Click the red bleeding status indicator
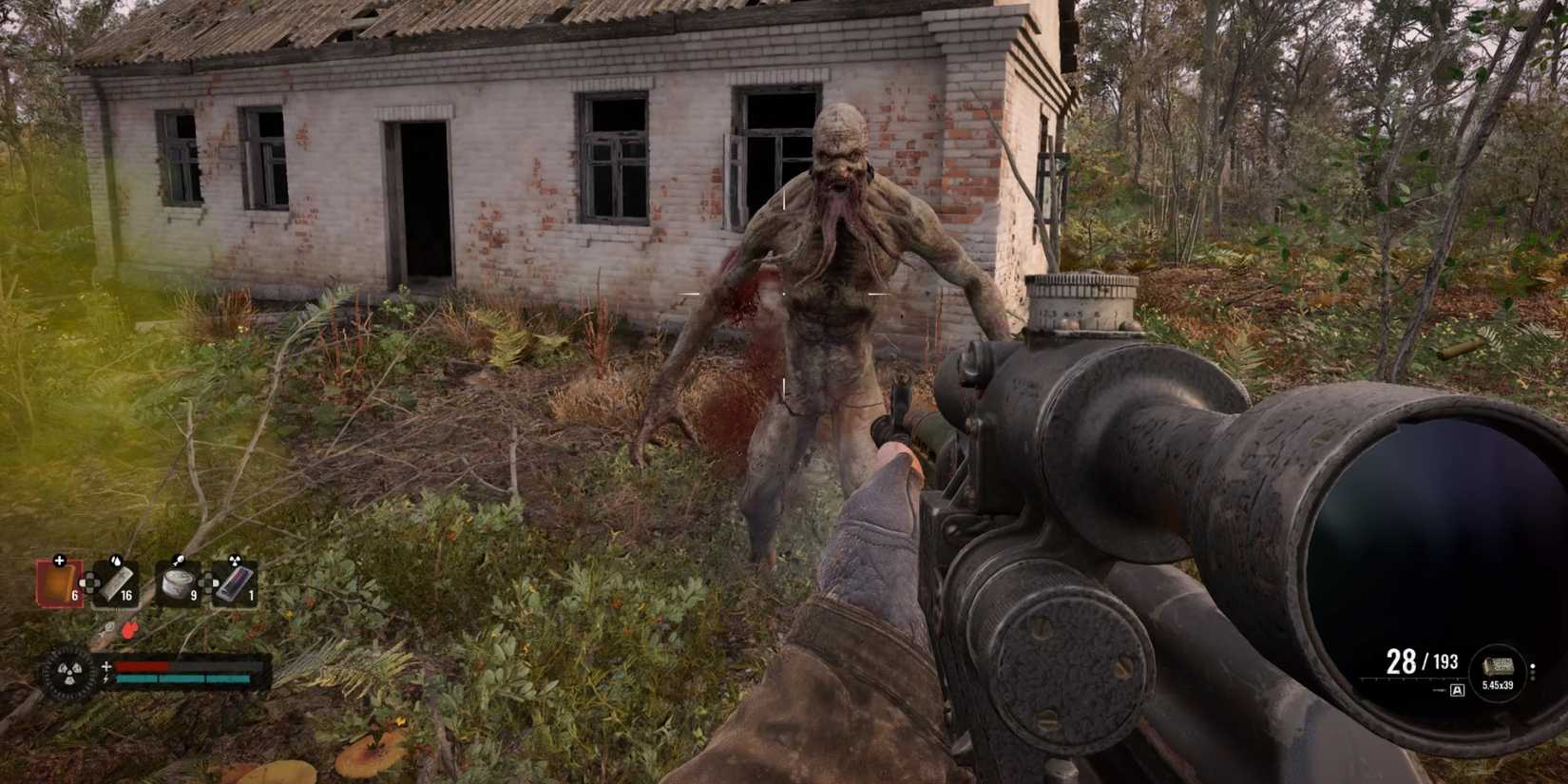Viewport: 1568px width, 784px height. [x=130, y=630]
